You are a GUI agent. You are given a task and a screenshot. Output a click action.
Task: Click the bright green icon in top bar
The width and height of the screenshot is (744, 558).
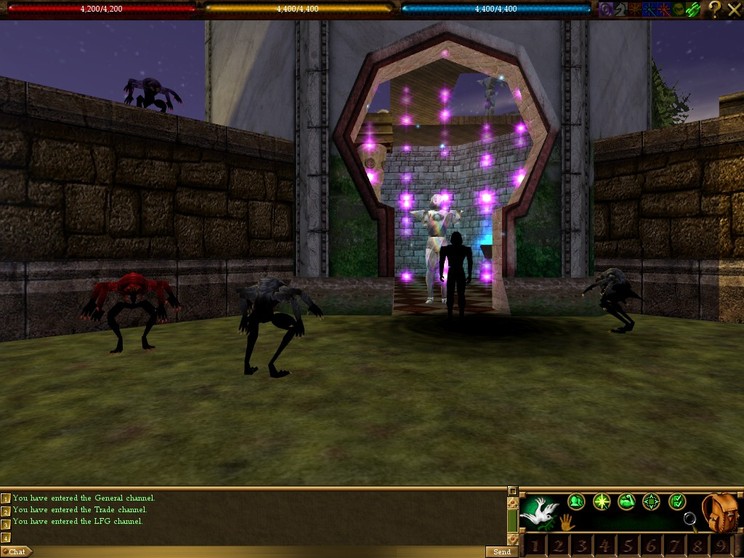[694, 9]
